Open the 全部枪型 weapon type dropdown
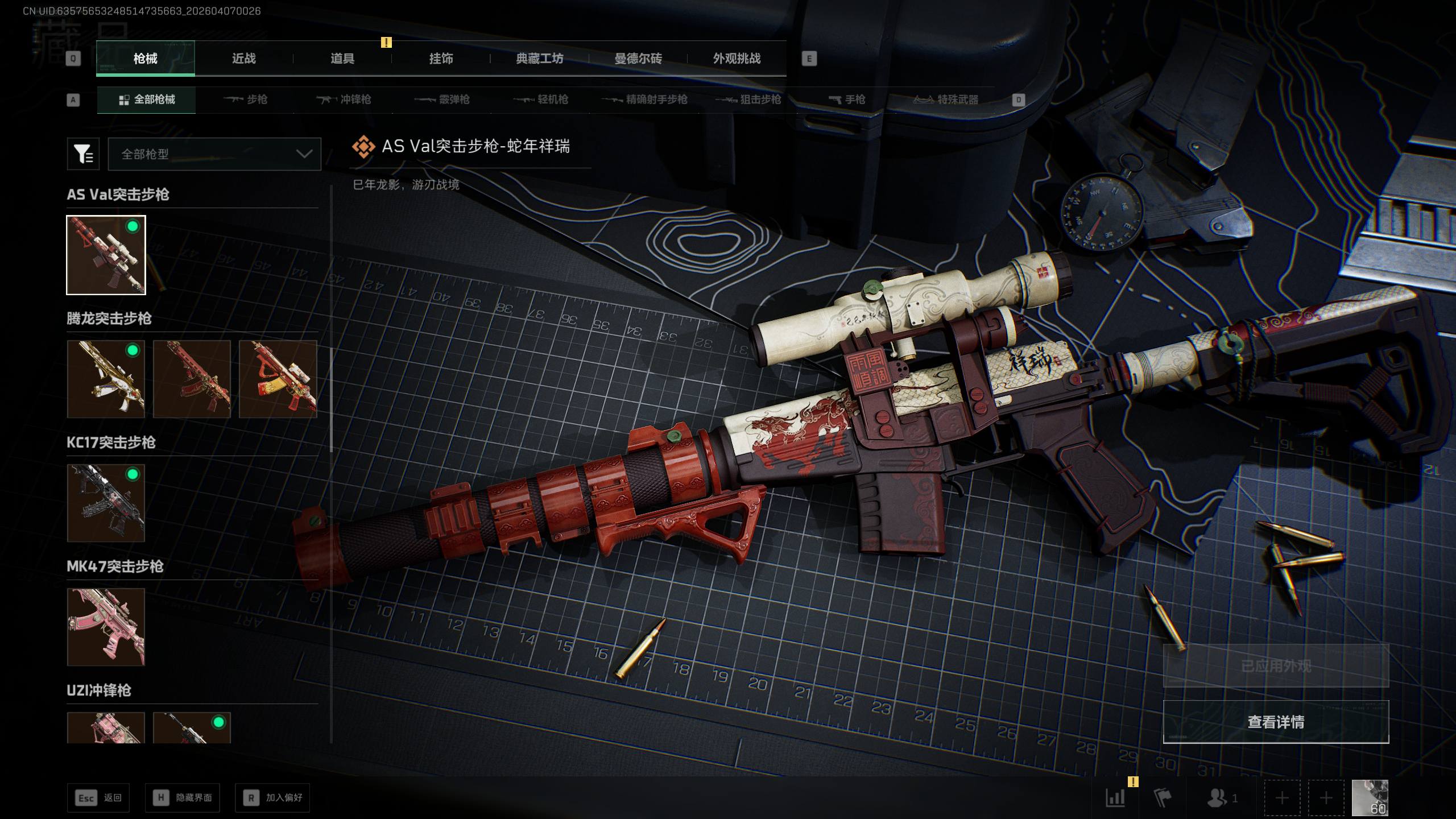The width and height of the screenshot is (1456, 819). pos(214,154)
